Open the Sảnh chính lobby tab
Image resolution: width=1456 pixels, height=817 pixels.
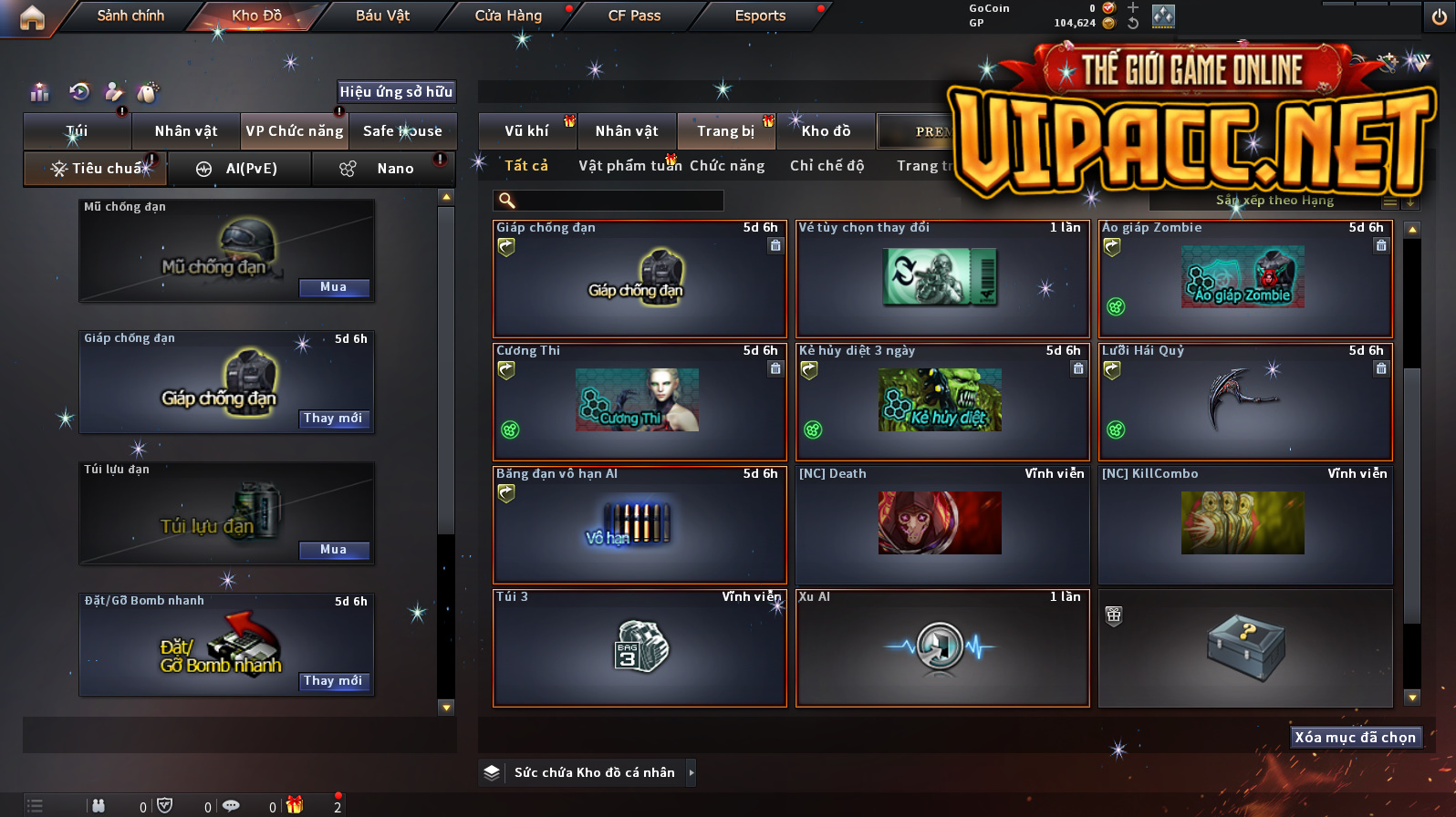130,16
